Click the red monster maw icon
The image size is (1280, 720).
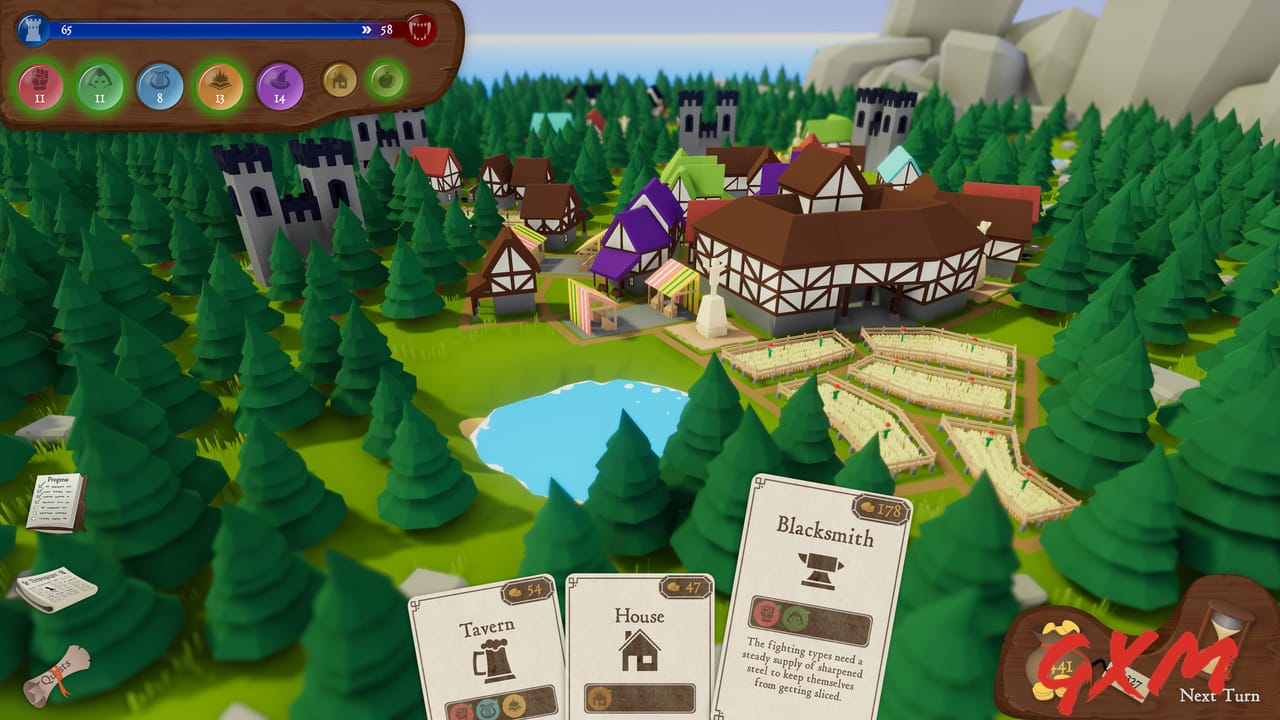point(418,28)
